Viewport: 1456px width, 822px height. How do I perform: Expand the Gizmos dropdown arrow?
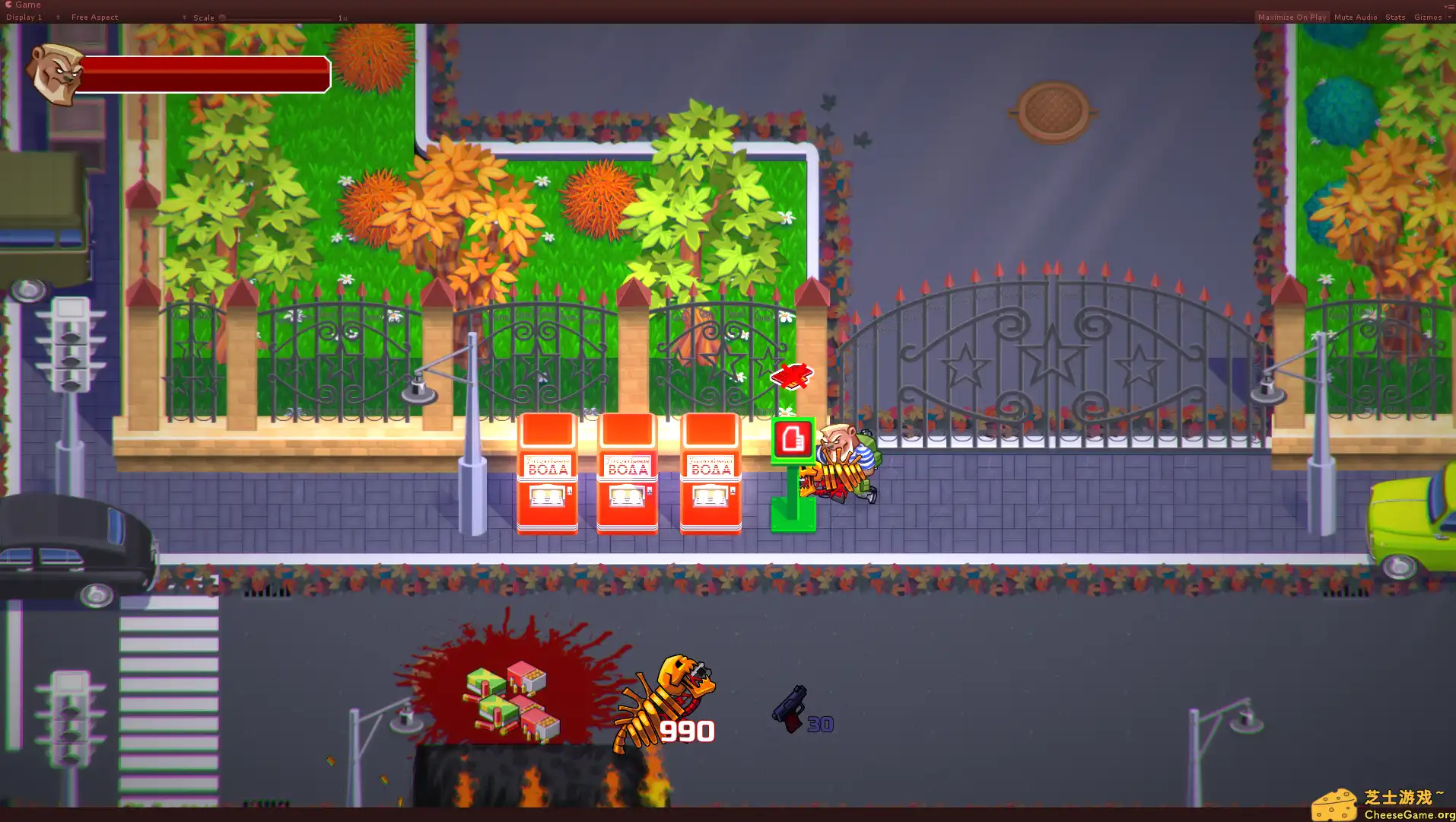tap(1448, 17)
